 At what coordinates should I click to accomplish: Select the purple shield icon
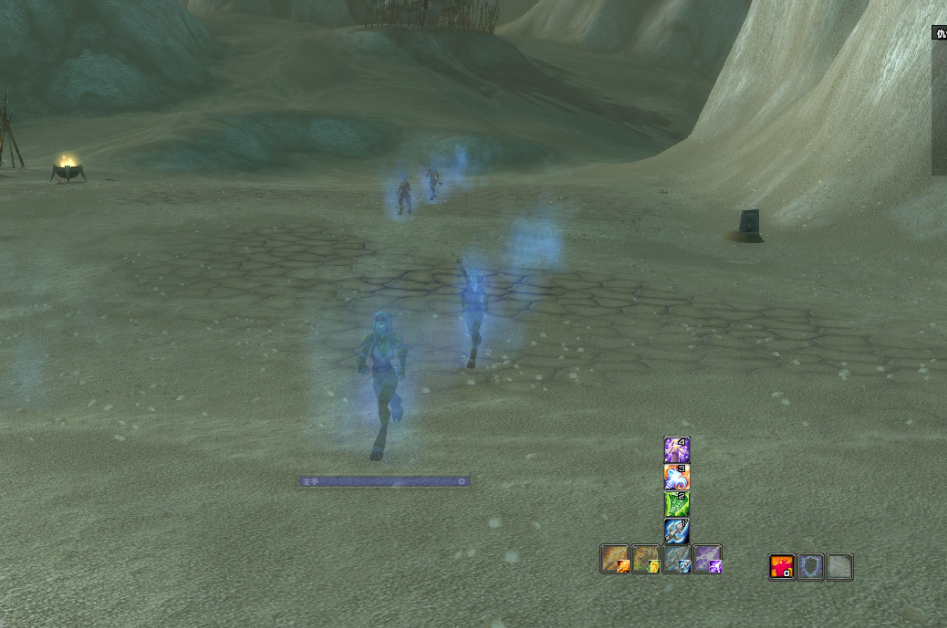pos(811,567)
